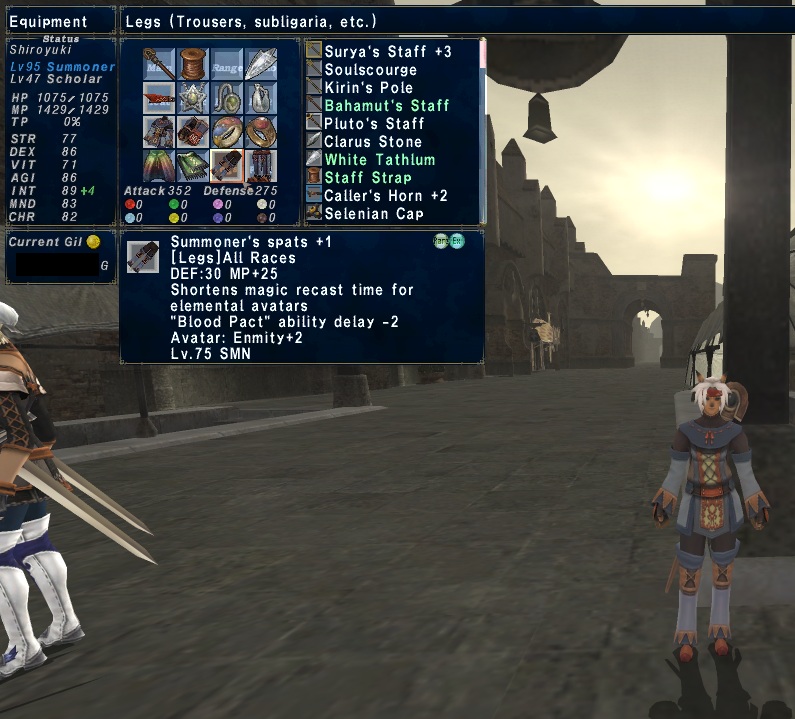The height and width of the screenshot is (719, 795).
Task: Click the green cape back slot
Action: [159, 166]
